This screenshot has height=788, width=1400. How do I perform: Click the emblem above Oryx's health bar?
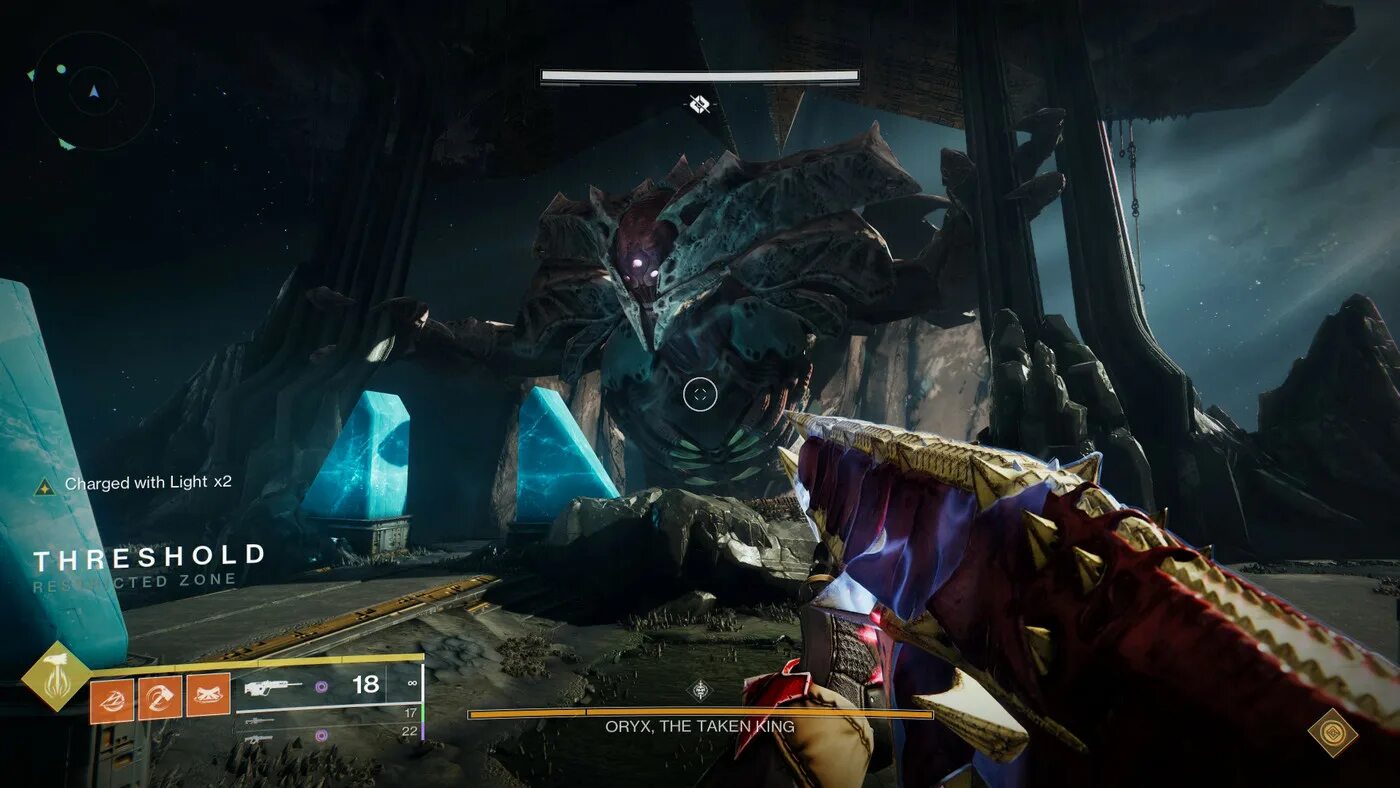700,690
